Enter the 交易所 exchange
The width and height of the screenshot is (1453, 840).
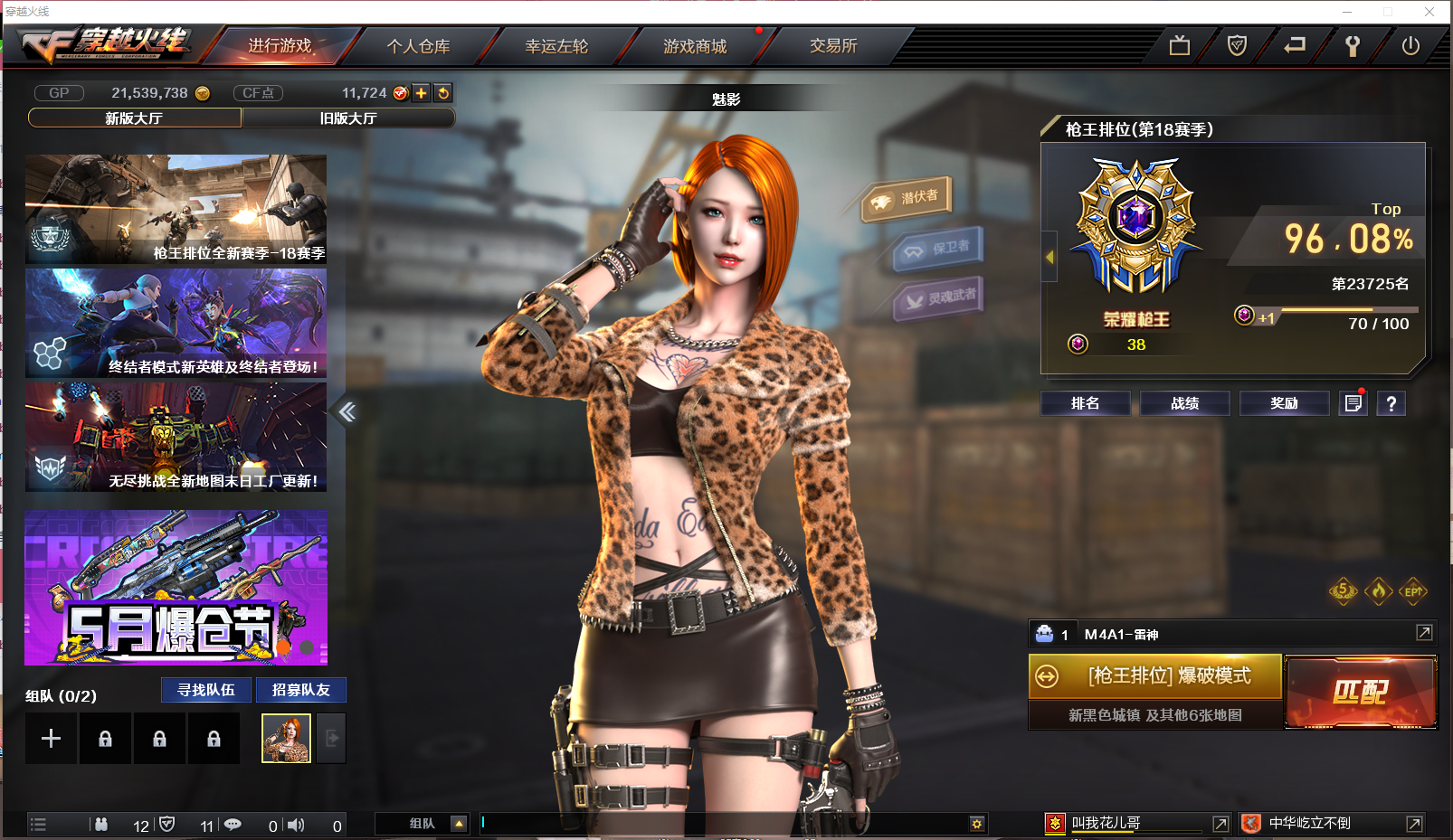coord(833,46)
